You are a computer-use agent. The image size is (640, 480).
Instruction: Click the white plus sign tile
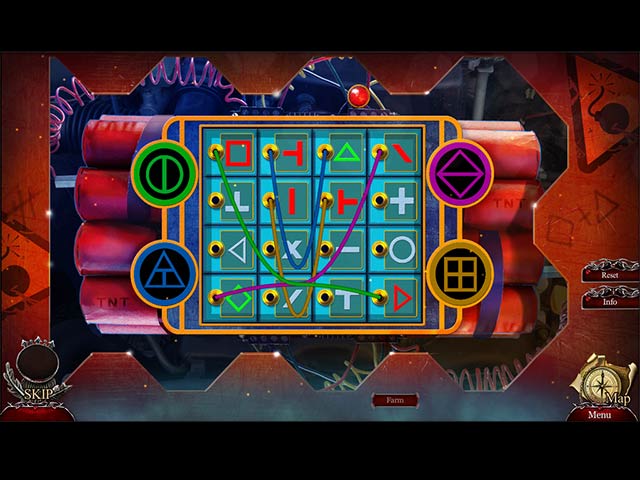401,201
